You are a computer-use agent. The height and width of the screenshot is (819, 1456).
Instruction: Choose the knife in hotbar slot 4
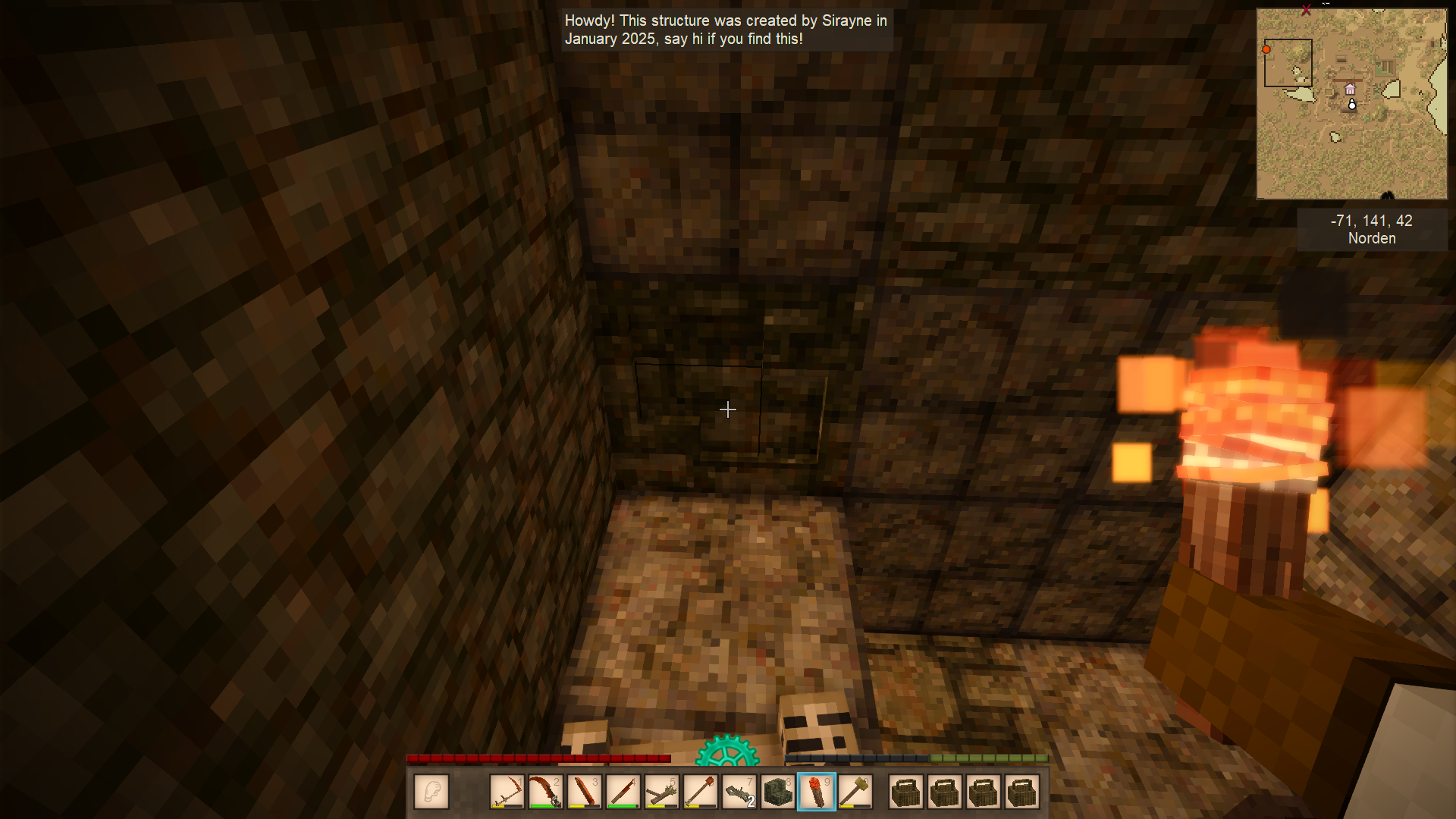(x=623, y=792)
